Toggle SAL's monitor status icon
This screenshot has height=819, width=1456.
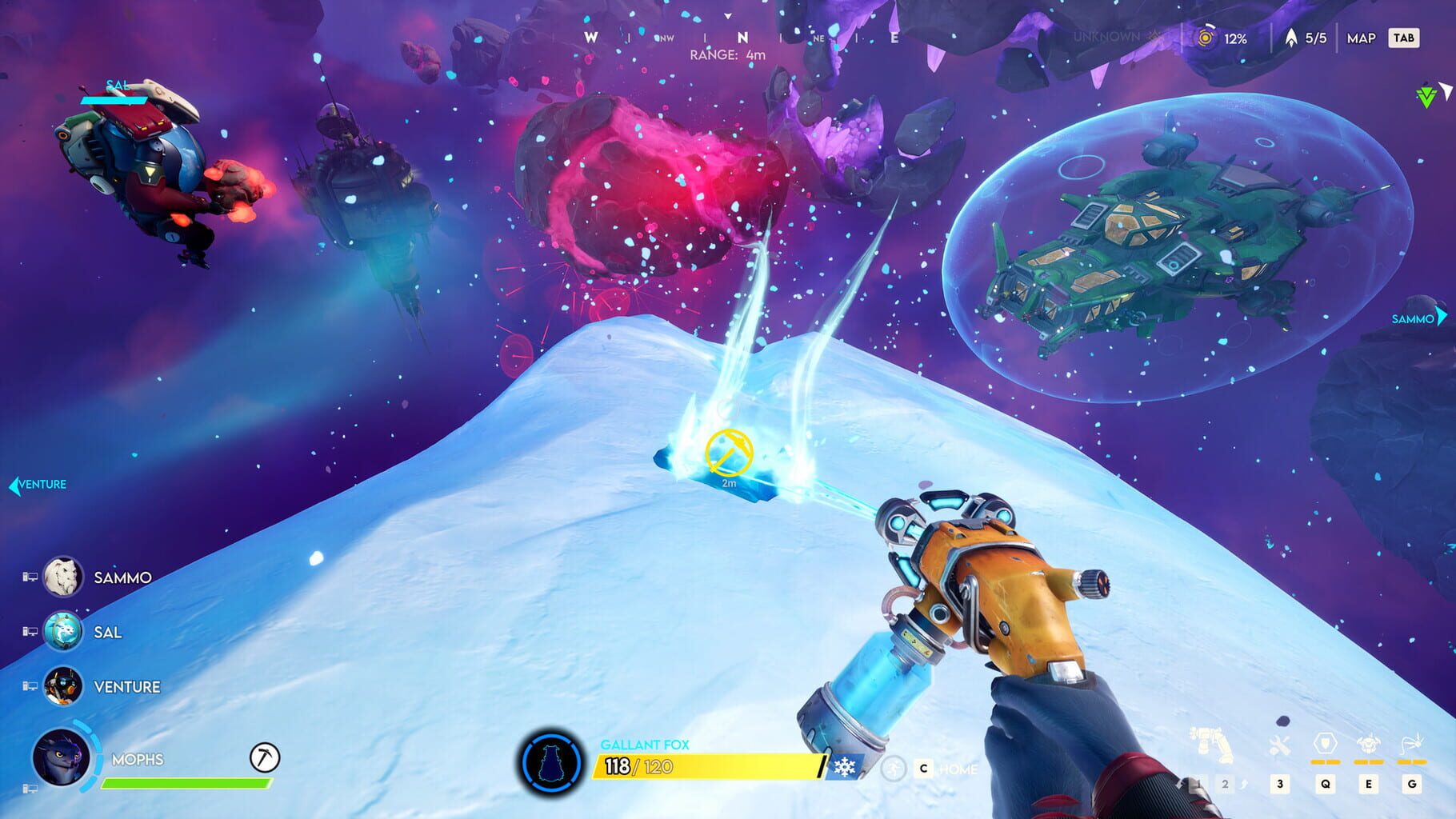click(x=32, y=632)
